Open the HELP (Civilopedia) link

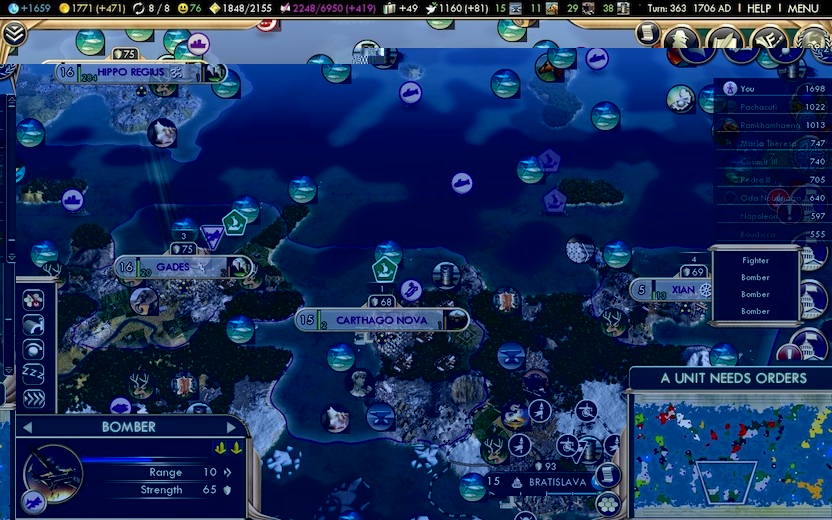pos(759,8)
